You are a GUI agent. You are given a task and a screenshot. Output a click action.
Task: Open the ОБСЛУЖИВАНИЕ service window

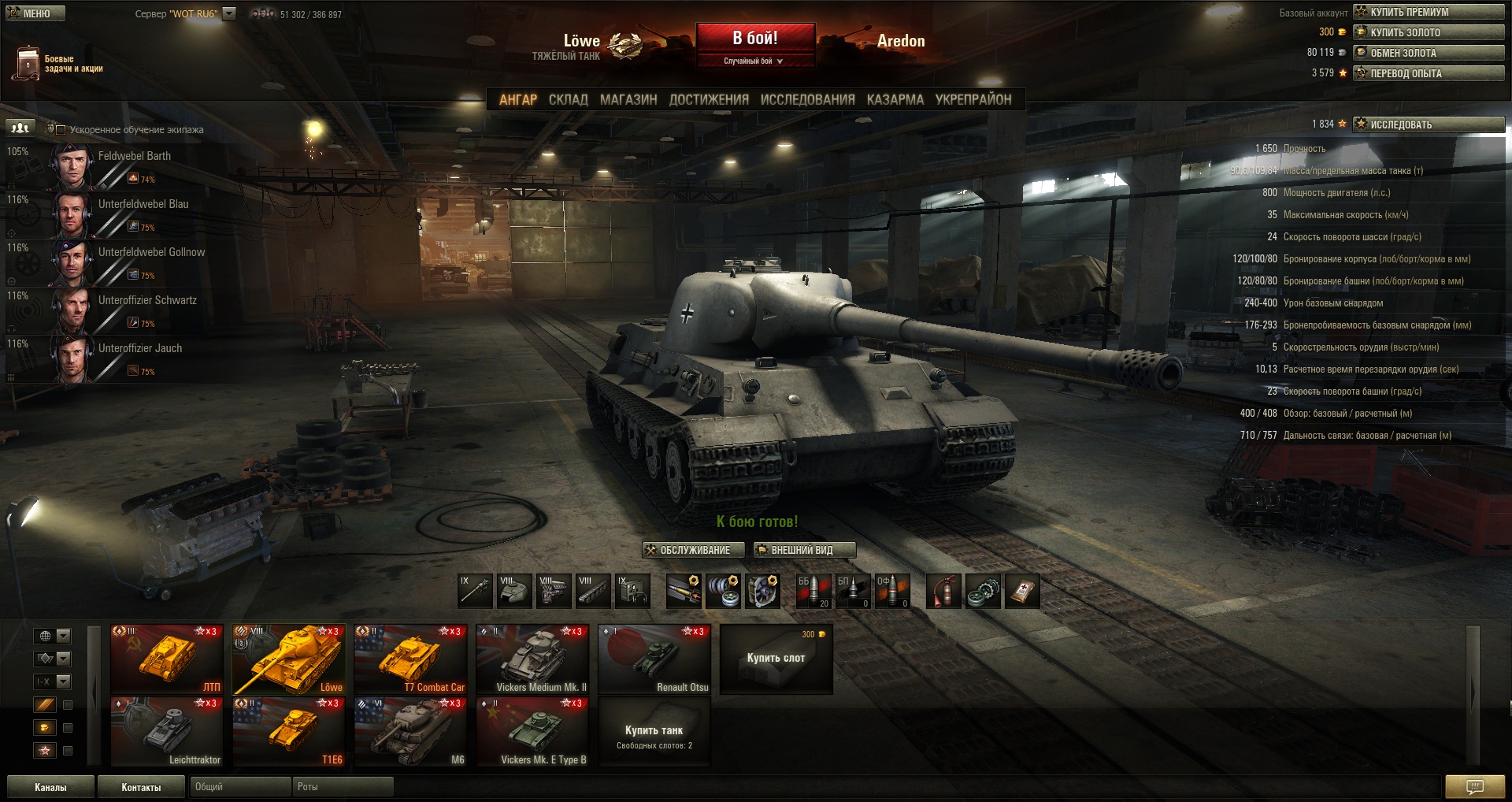click(694, 550)
